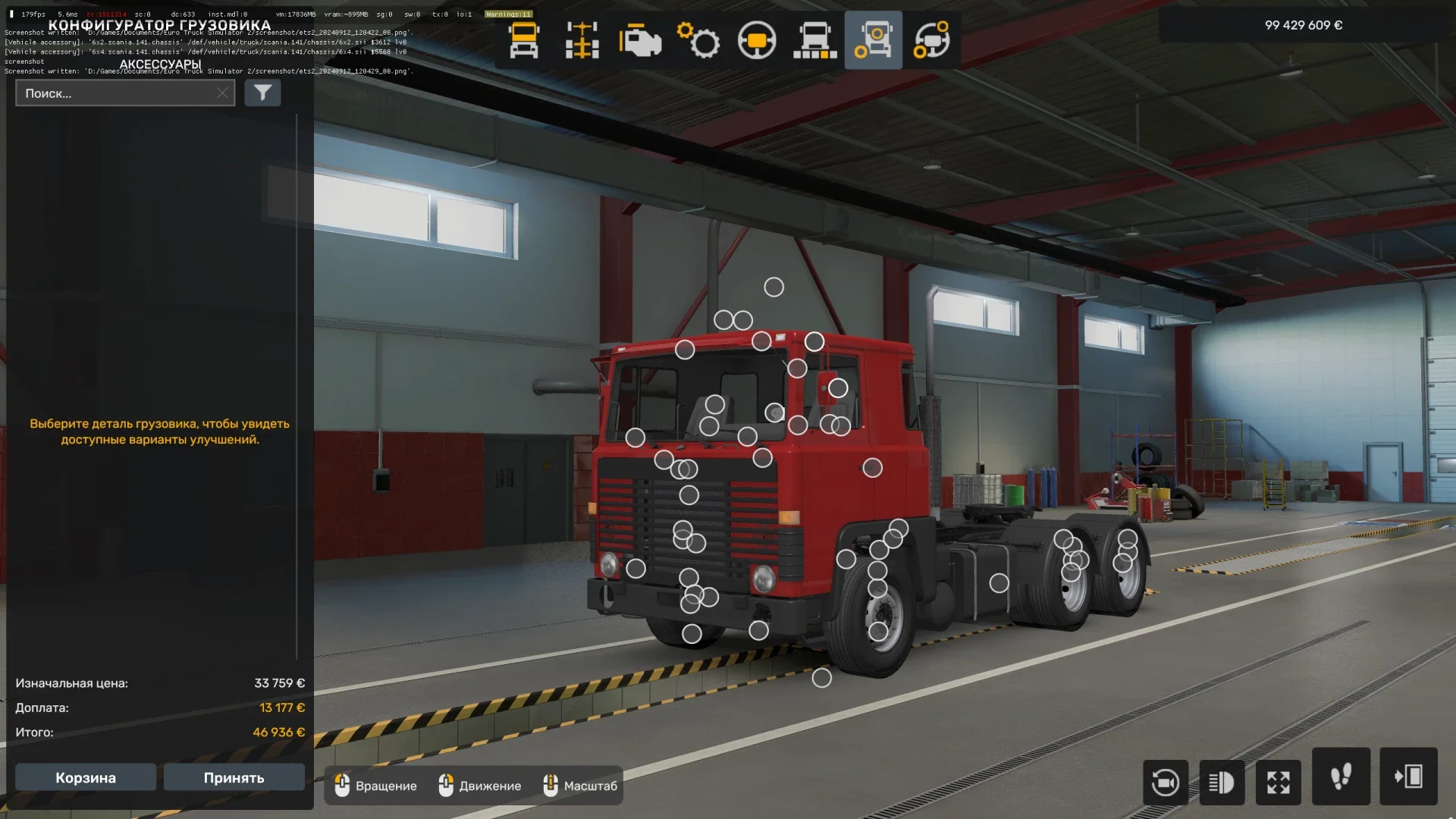Reset the camera rotation view
Viewport: 1456px width, 819px height.
pyautogui.click(x=1166, y=782)
